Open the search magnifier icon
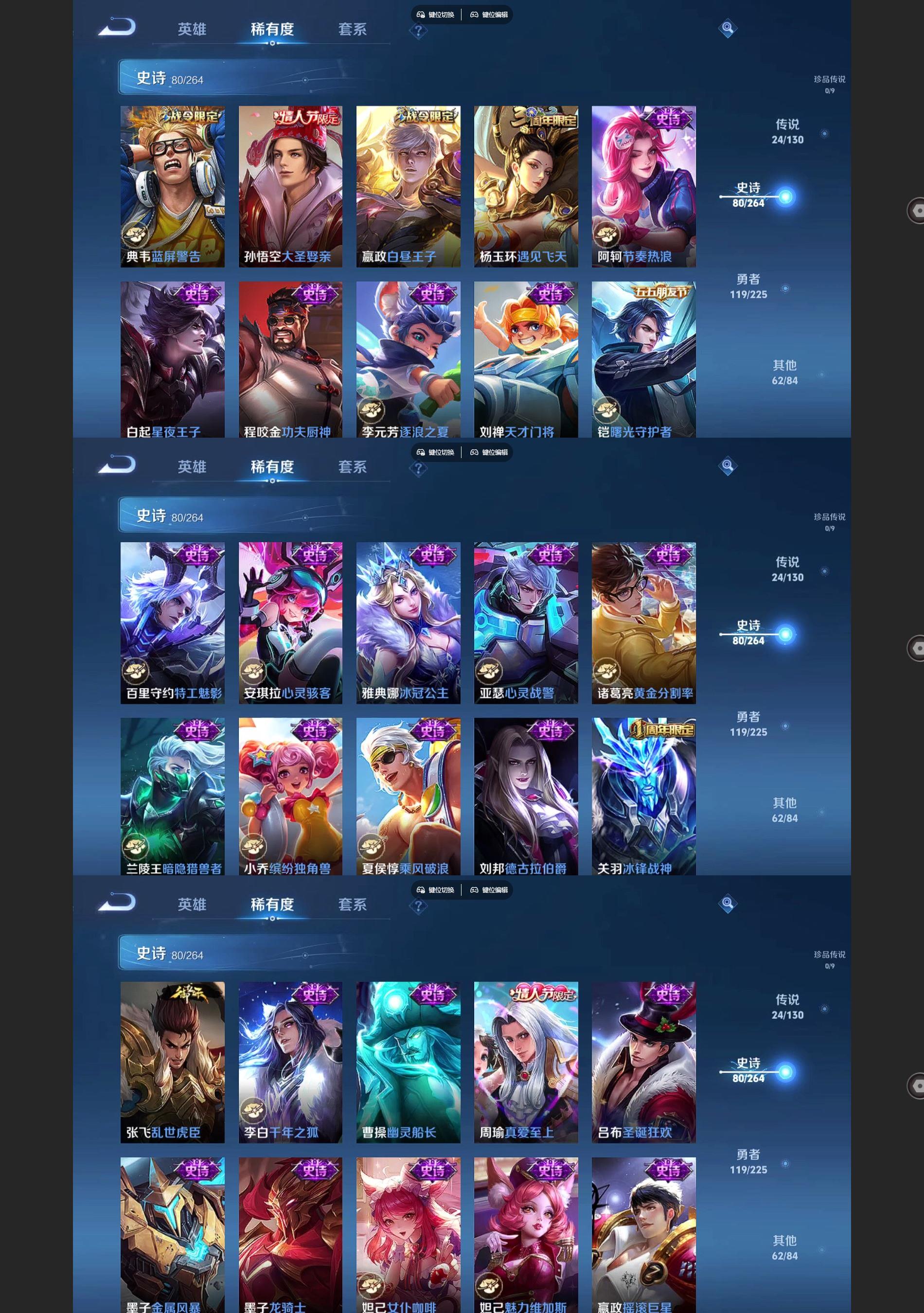 point(729,28)
